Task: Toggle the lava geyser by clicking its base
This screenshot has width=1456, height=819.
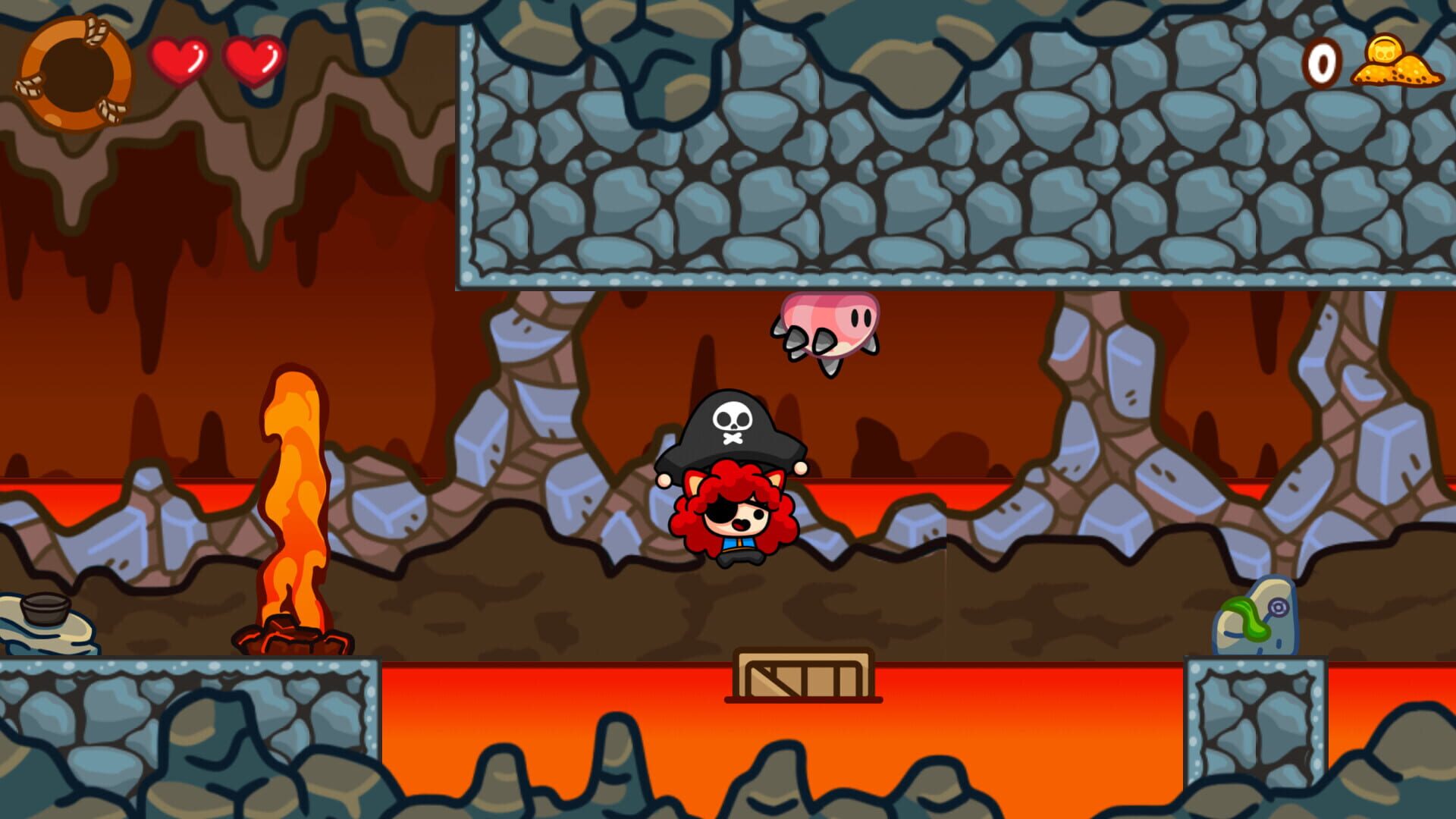Action: point(288,637)
